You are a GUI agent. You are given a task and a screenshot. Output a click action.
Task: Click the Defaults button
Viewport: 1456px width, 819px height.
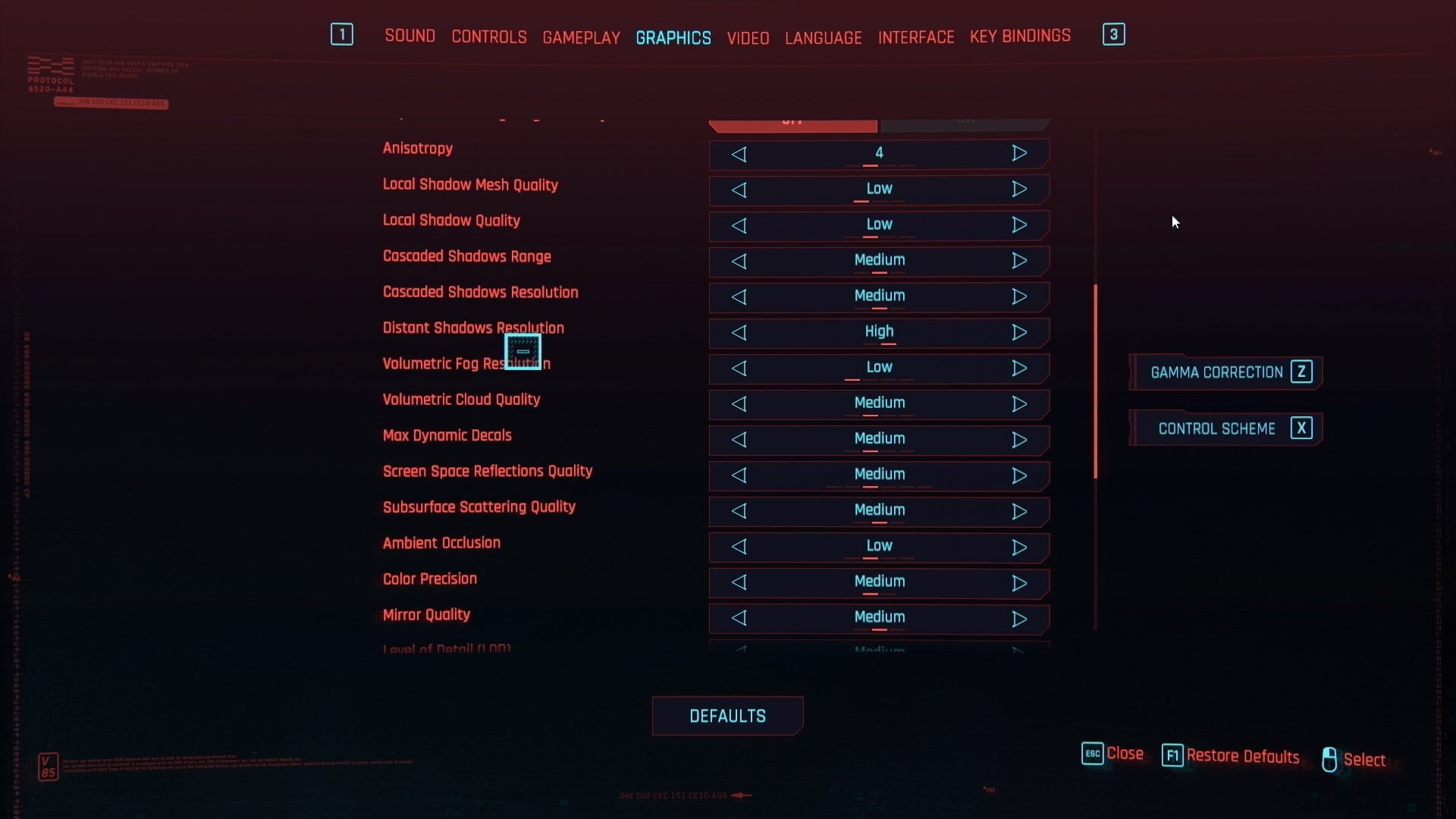727,716
